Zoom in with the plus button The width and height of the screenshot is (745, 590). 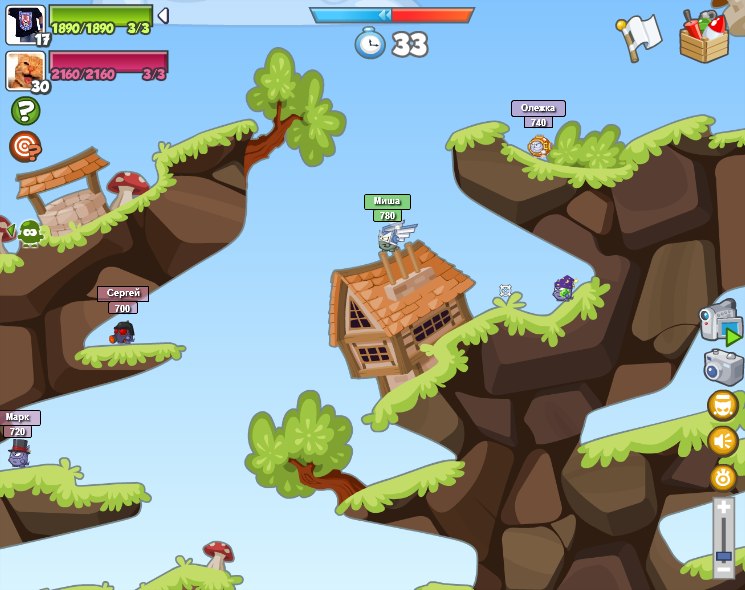point(723,508)
